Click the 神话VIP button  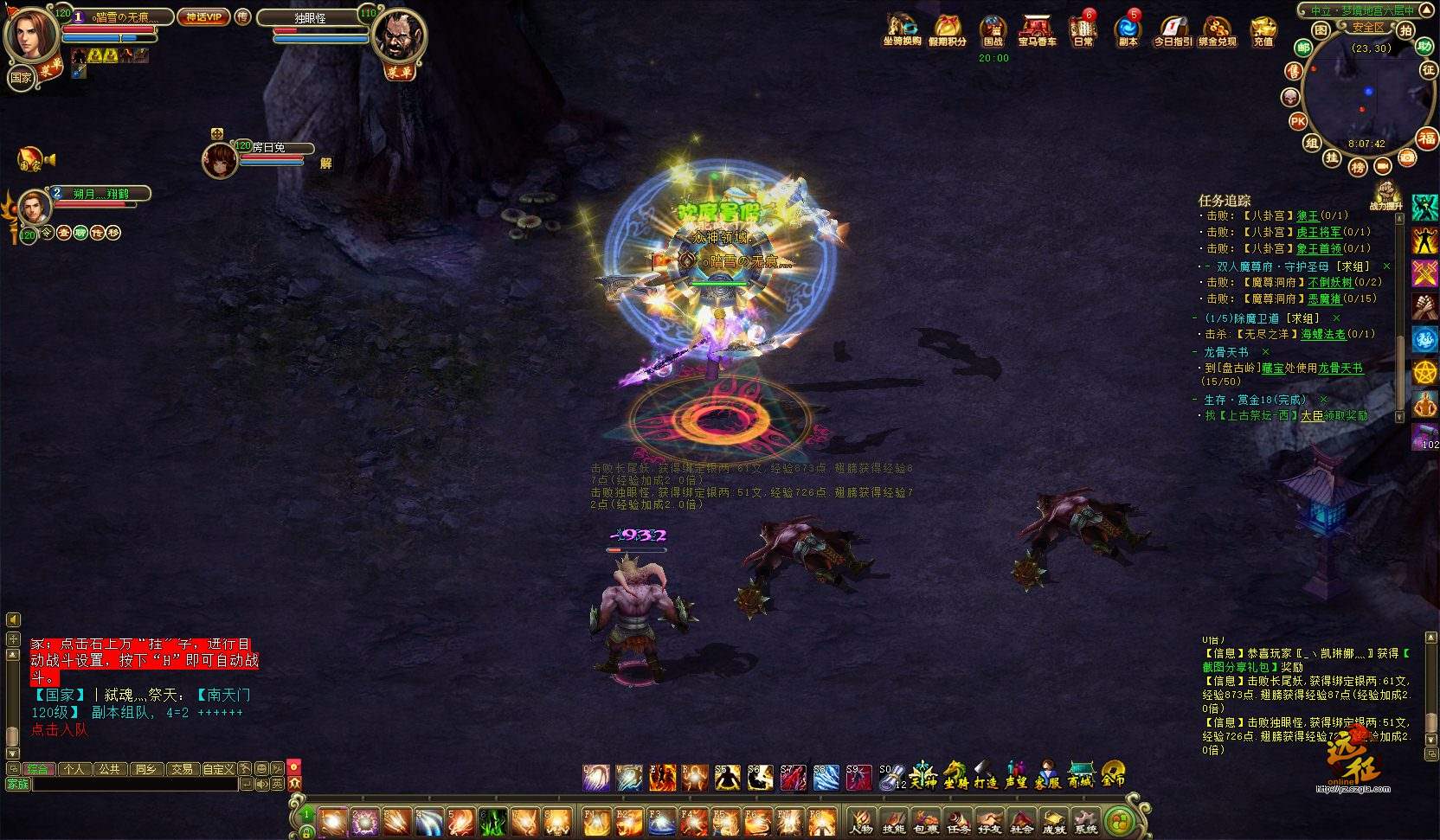203,17
